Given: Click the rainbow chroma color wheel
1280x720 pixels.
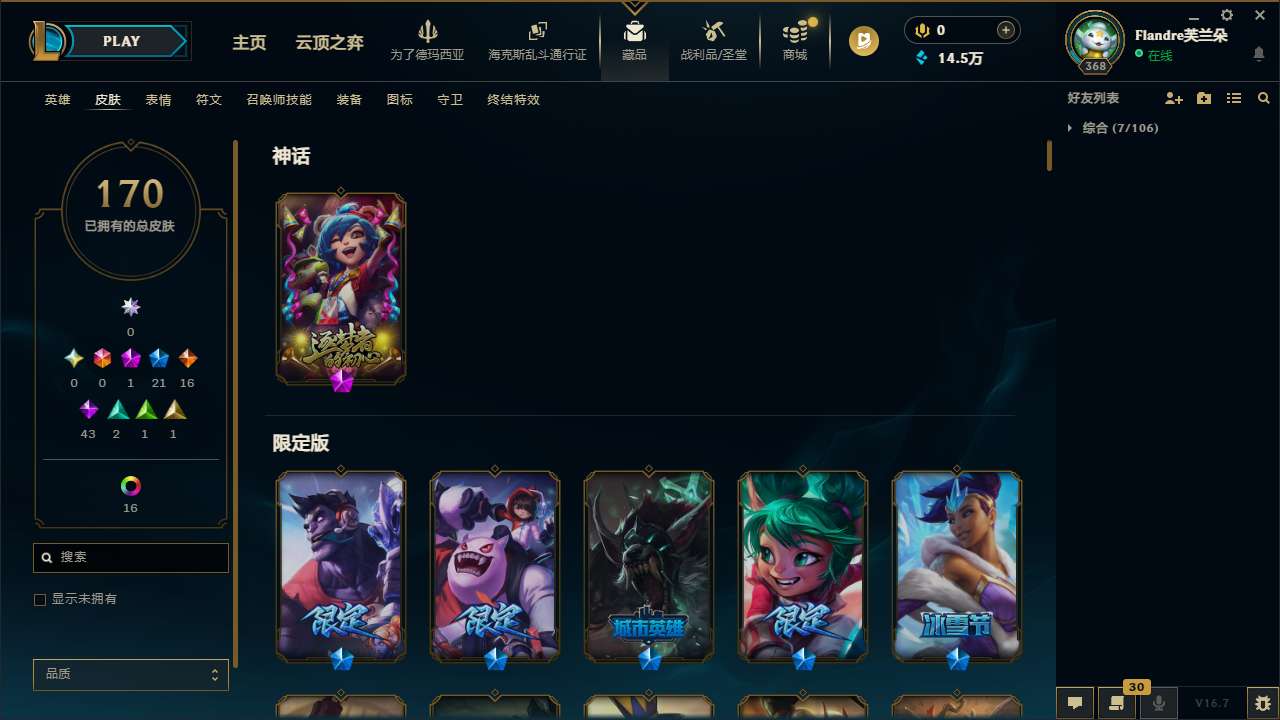Looking at the screenshot, I should (130, 485).
